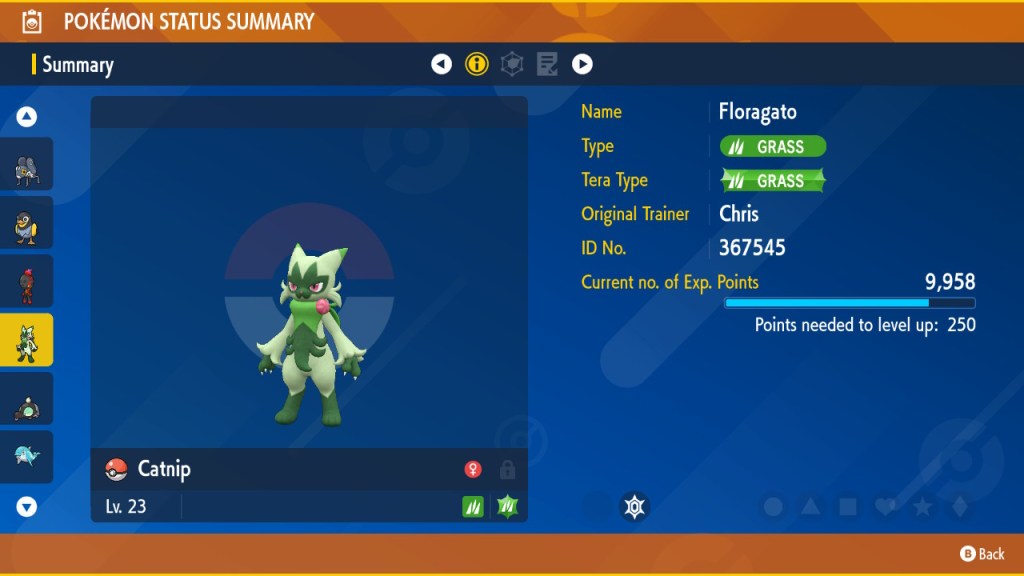Image resolution: width=1024 pixels, height=576 pixels.
Task: Toggle the diamond marking
Action: coord(959,507)
